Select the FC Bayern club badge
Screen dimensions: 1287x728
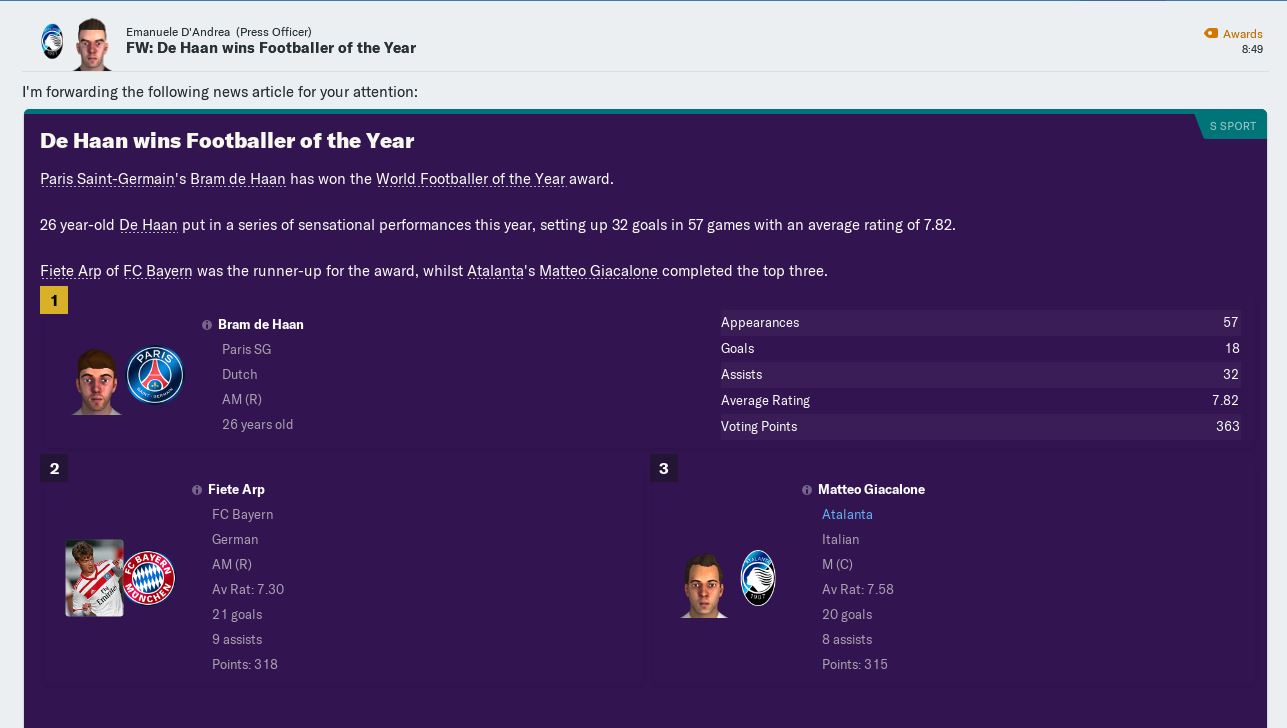(x=149, y=578)
